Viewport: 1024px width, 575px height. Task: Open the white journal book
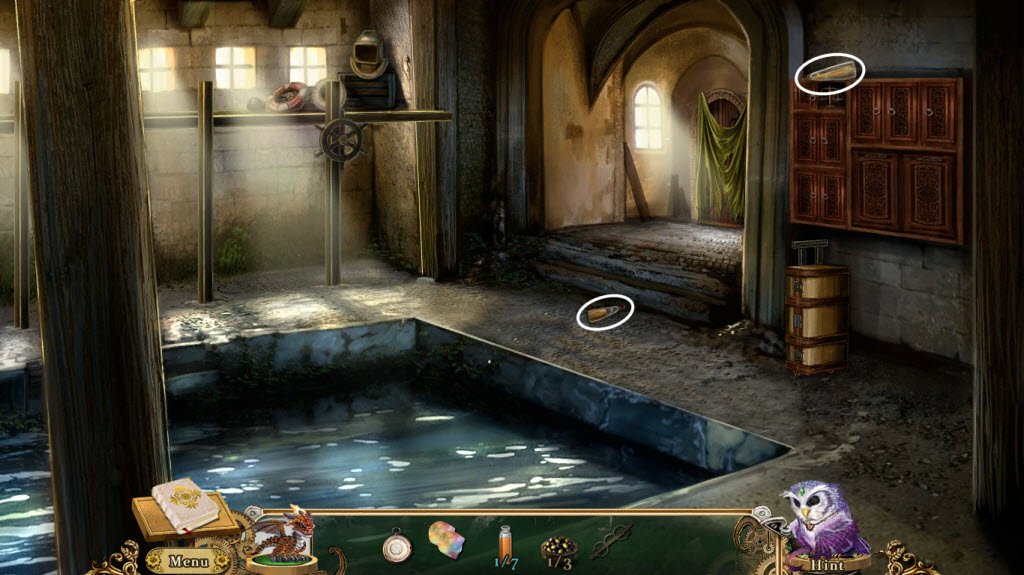[184, 503]
